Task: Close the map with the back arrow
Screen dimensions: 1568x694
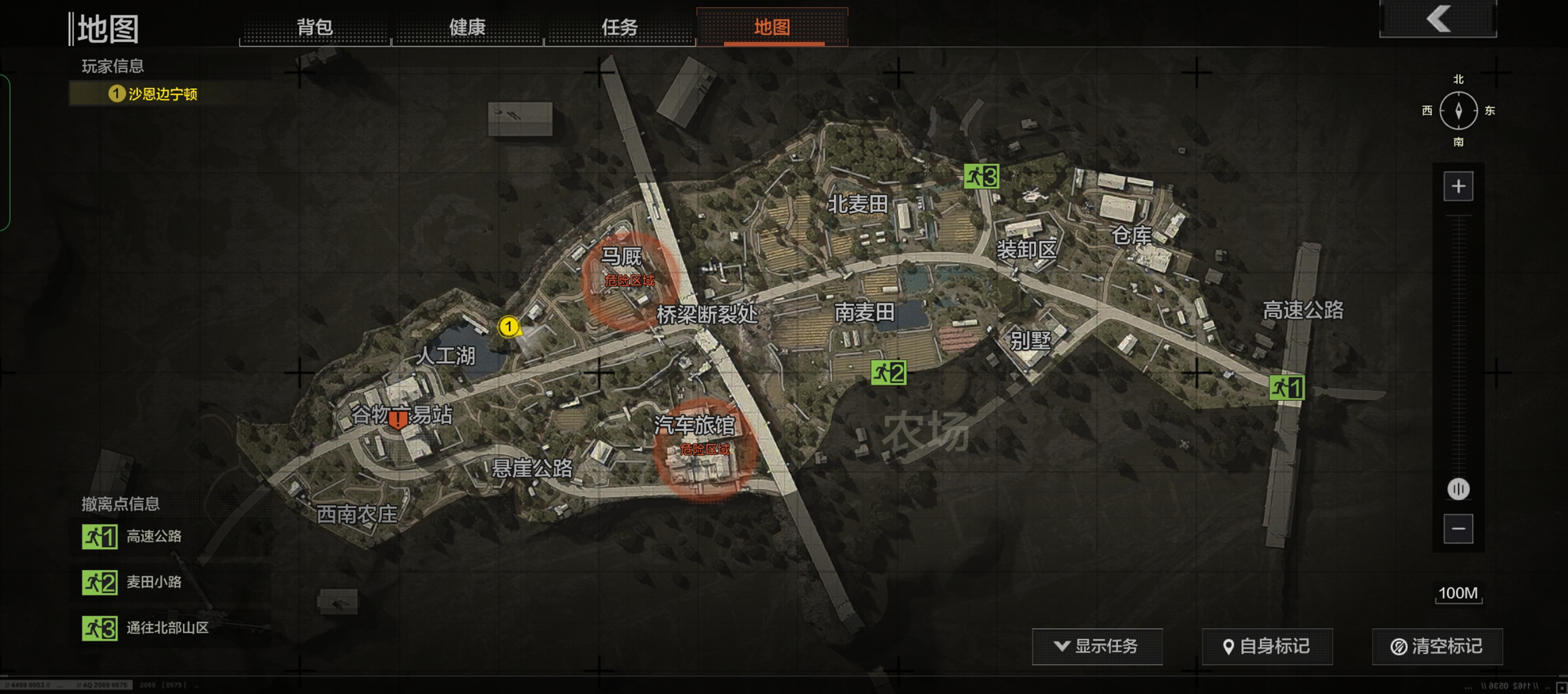Action: coord(1438,18)
